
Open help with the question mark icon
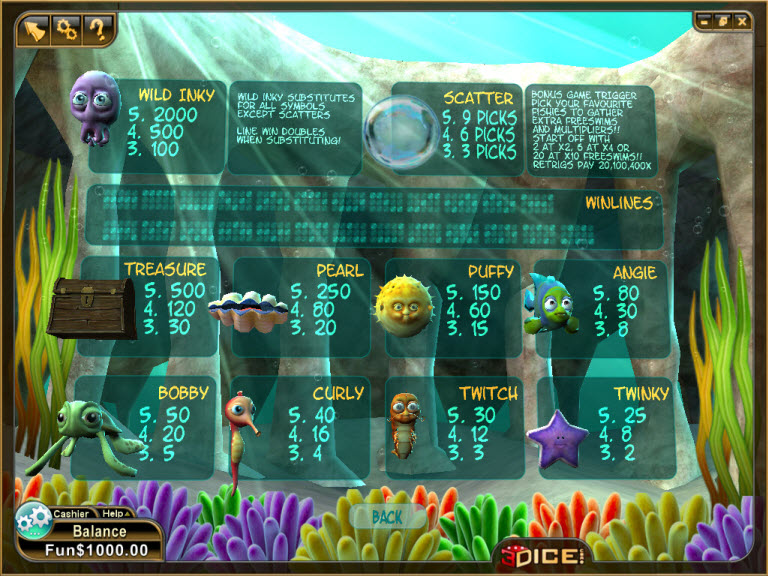pyautogui.click(x=97, y=28)
